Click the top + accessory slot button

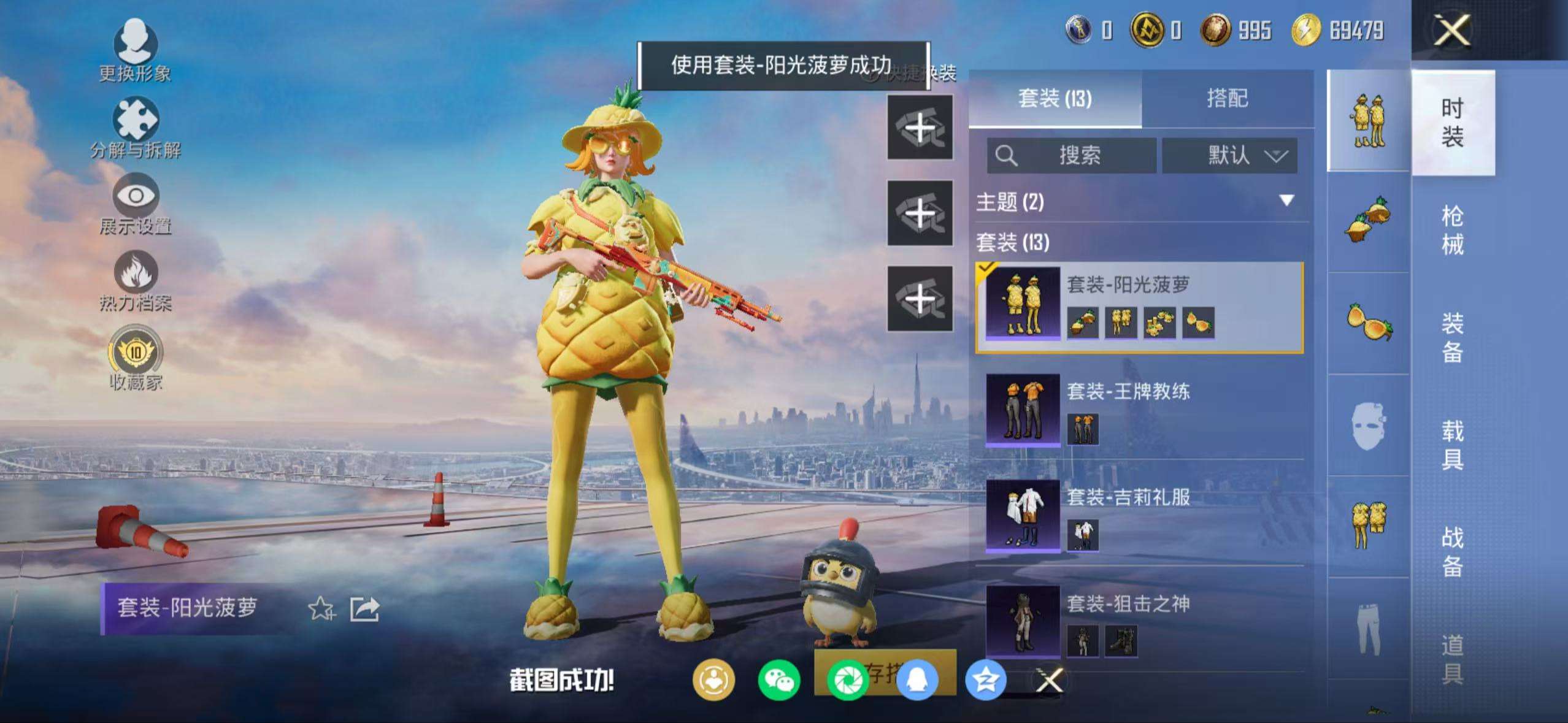pyautogui.click(x=920, y=127)
